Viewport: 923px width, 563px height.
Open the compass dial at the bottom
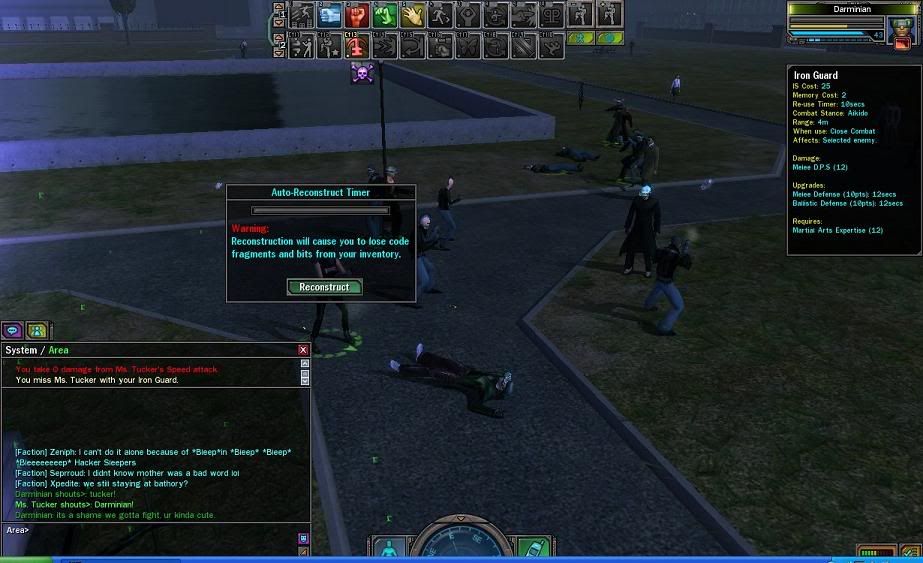[461, 545]
